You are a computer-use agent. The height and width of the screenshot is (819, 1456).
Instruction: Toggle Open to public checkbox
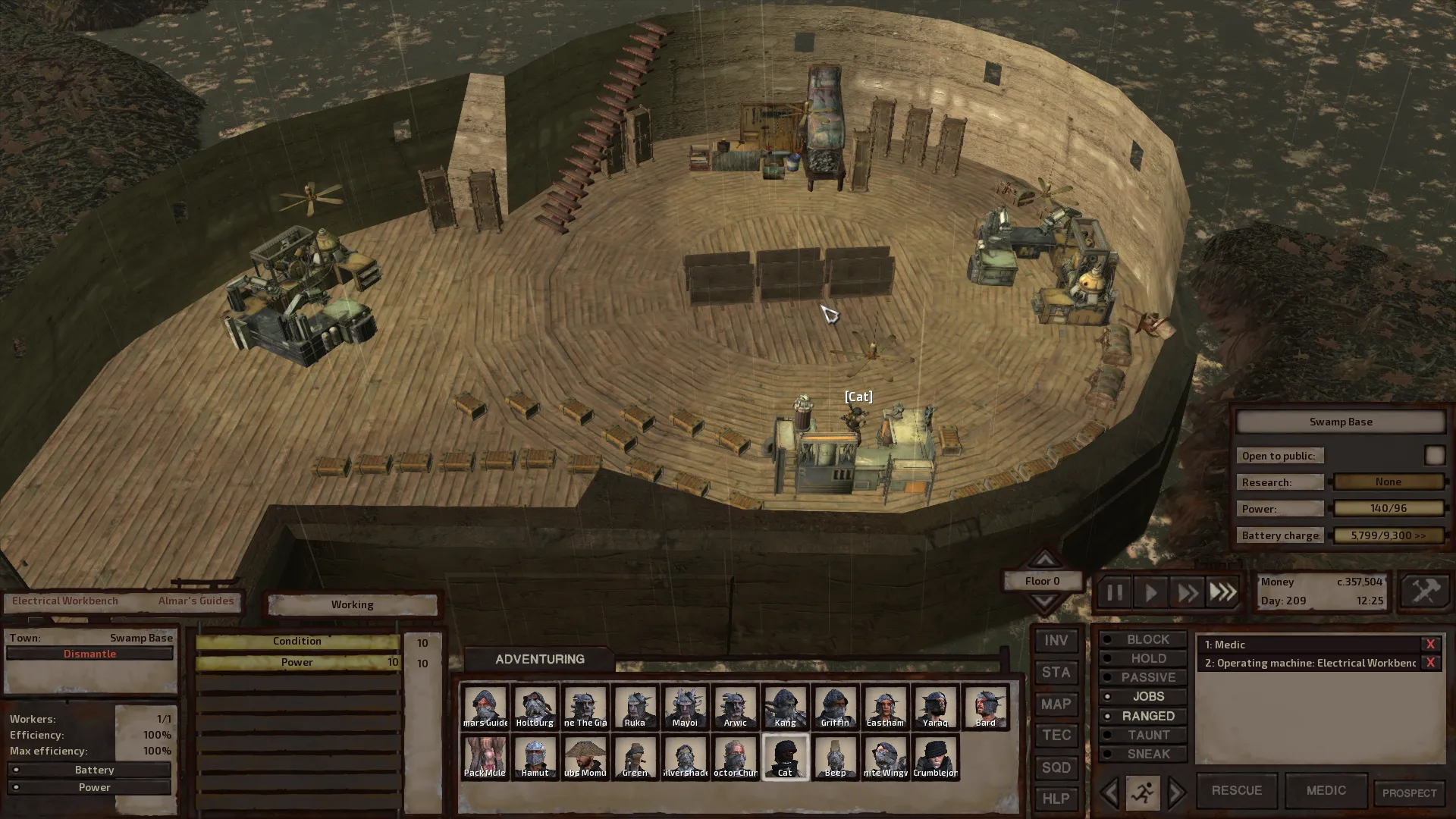click(x=1434, y=455)
